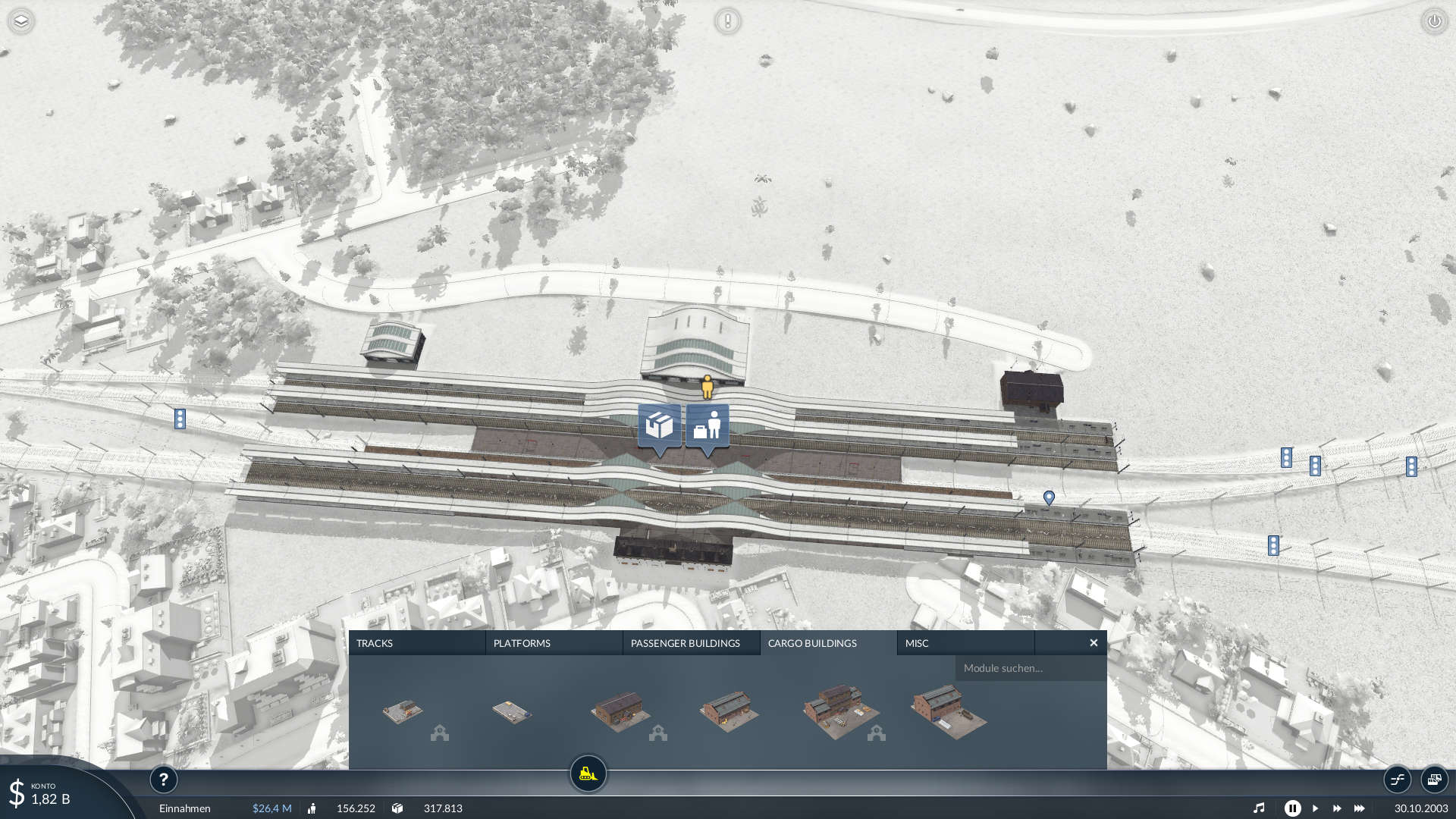Set the fastest triple-arrow game speed

pyautogui.click(x=1360, y=808)
